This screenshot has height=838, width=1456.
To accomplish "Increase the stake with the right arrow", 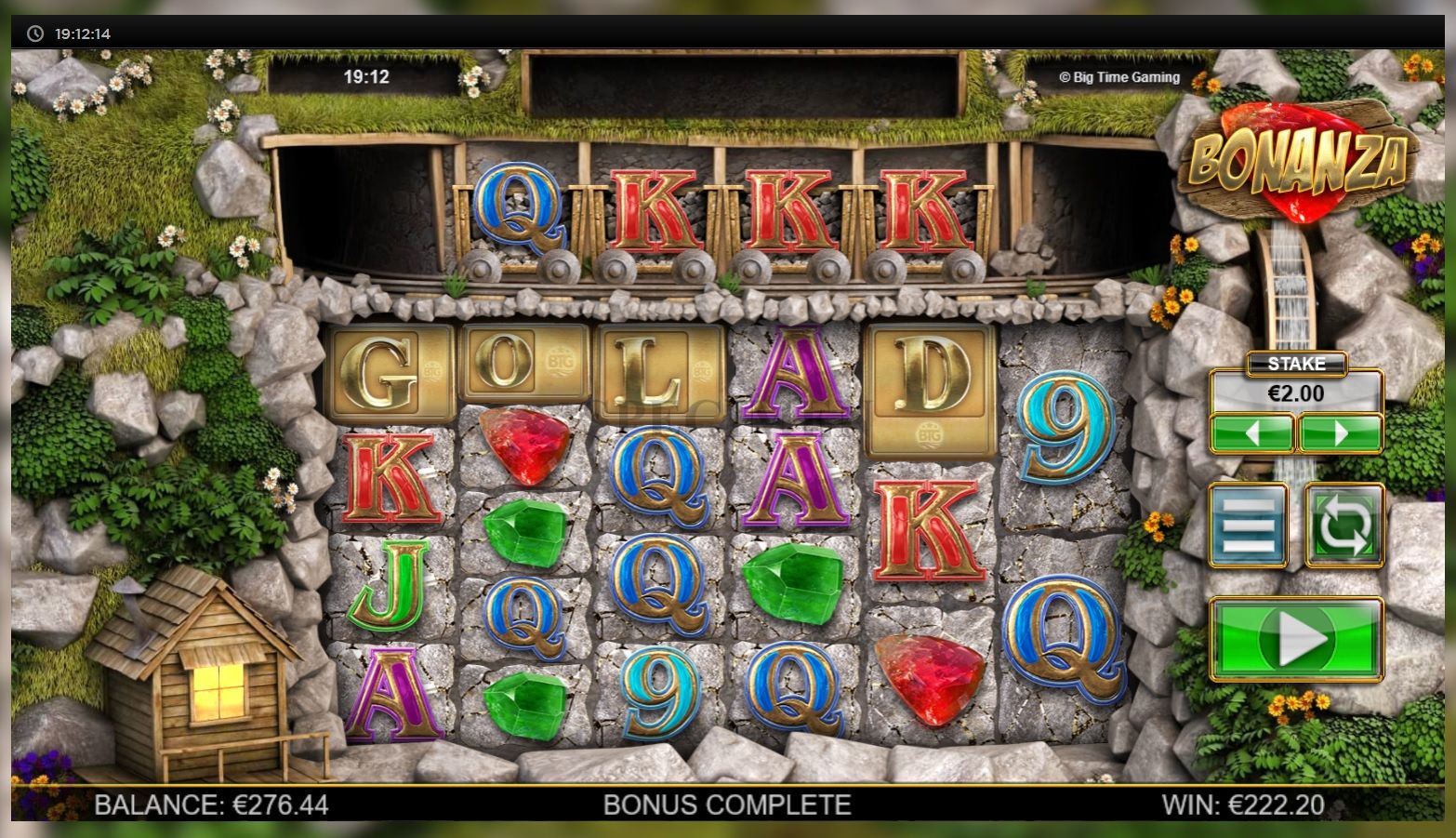I will [x=1340, y=433].
